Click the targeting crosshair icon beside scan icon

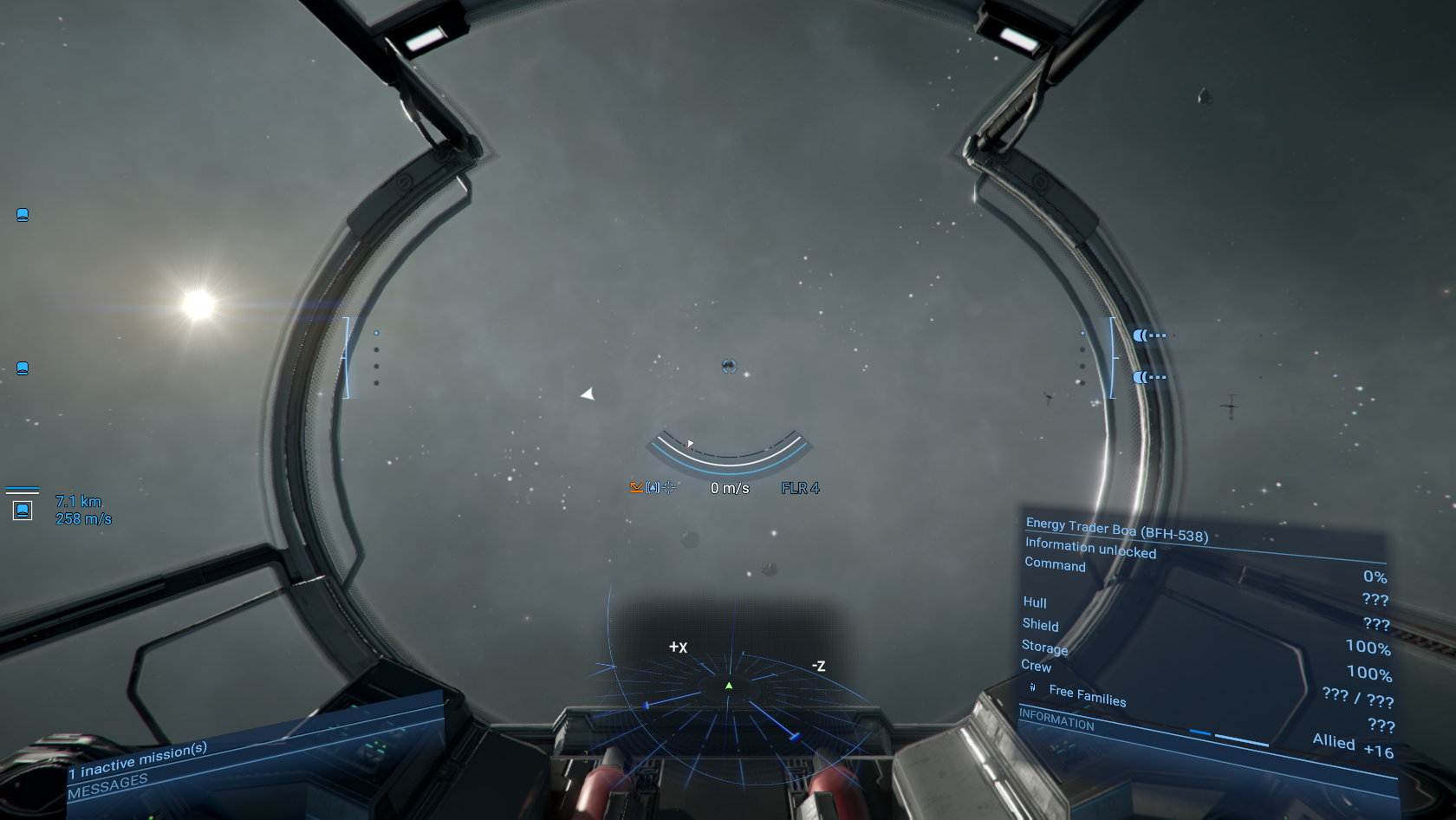coord(669,487)
